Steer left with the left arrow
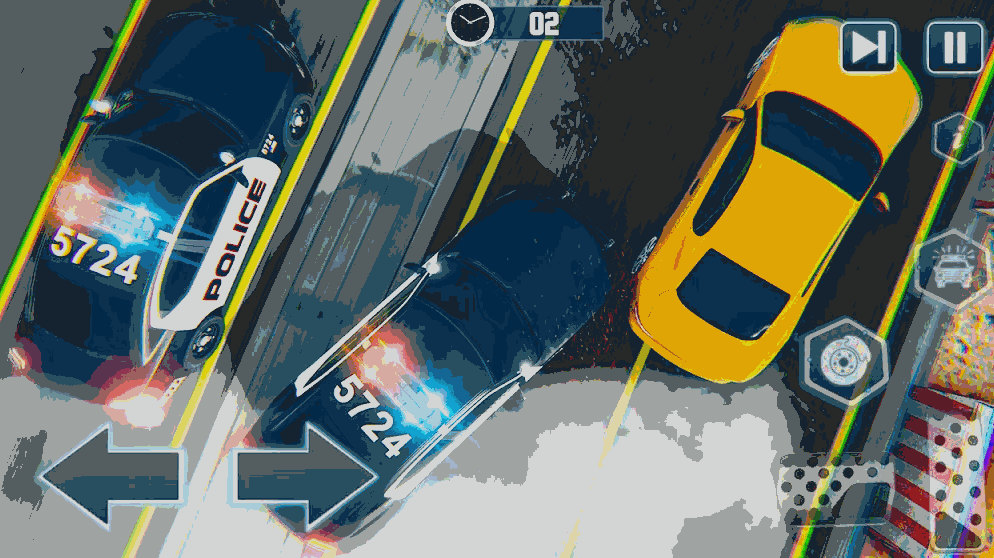 click(111, 476)
